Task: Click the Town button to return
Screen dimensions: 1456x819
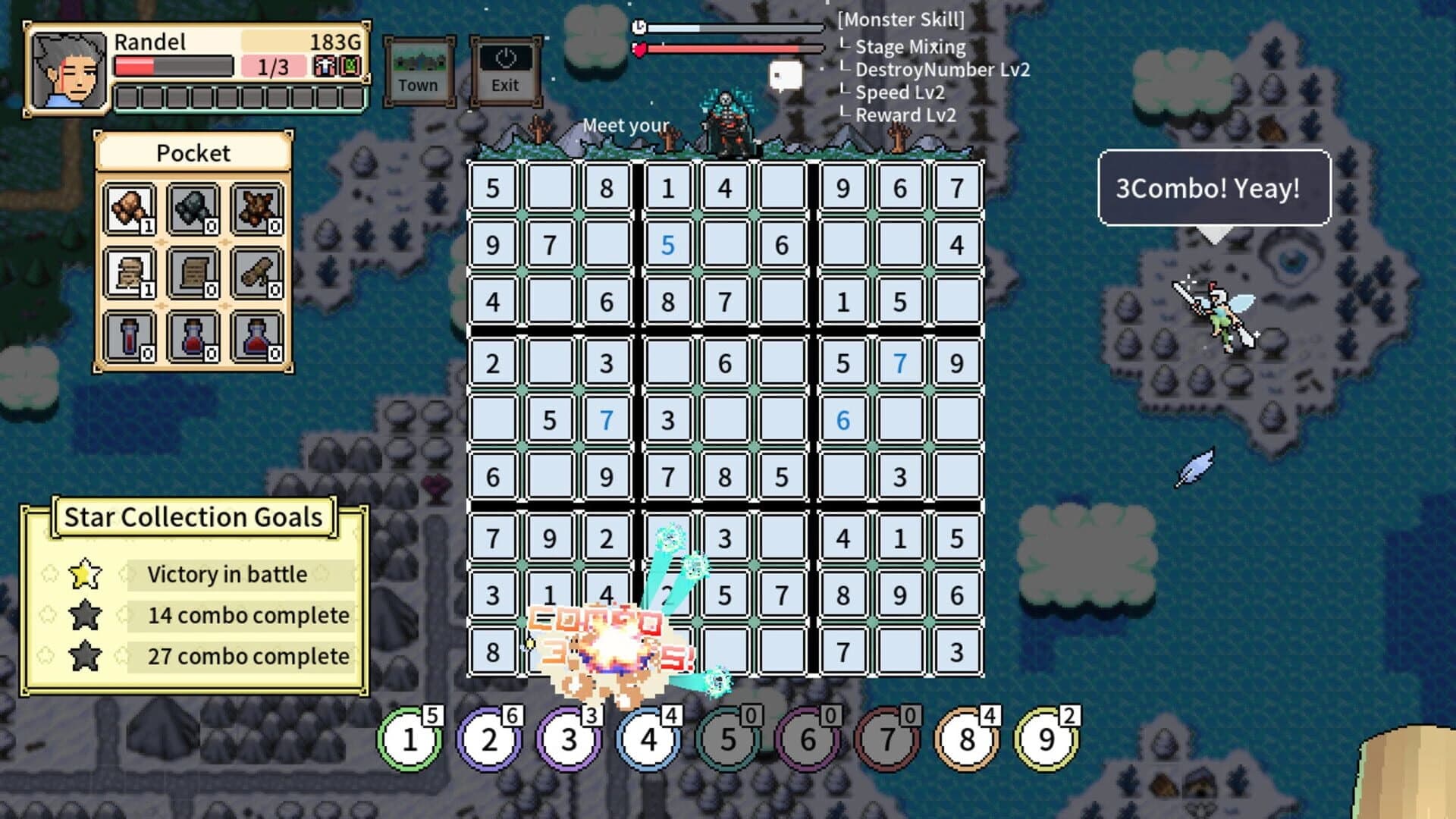Action: pos(419,70)
